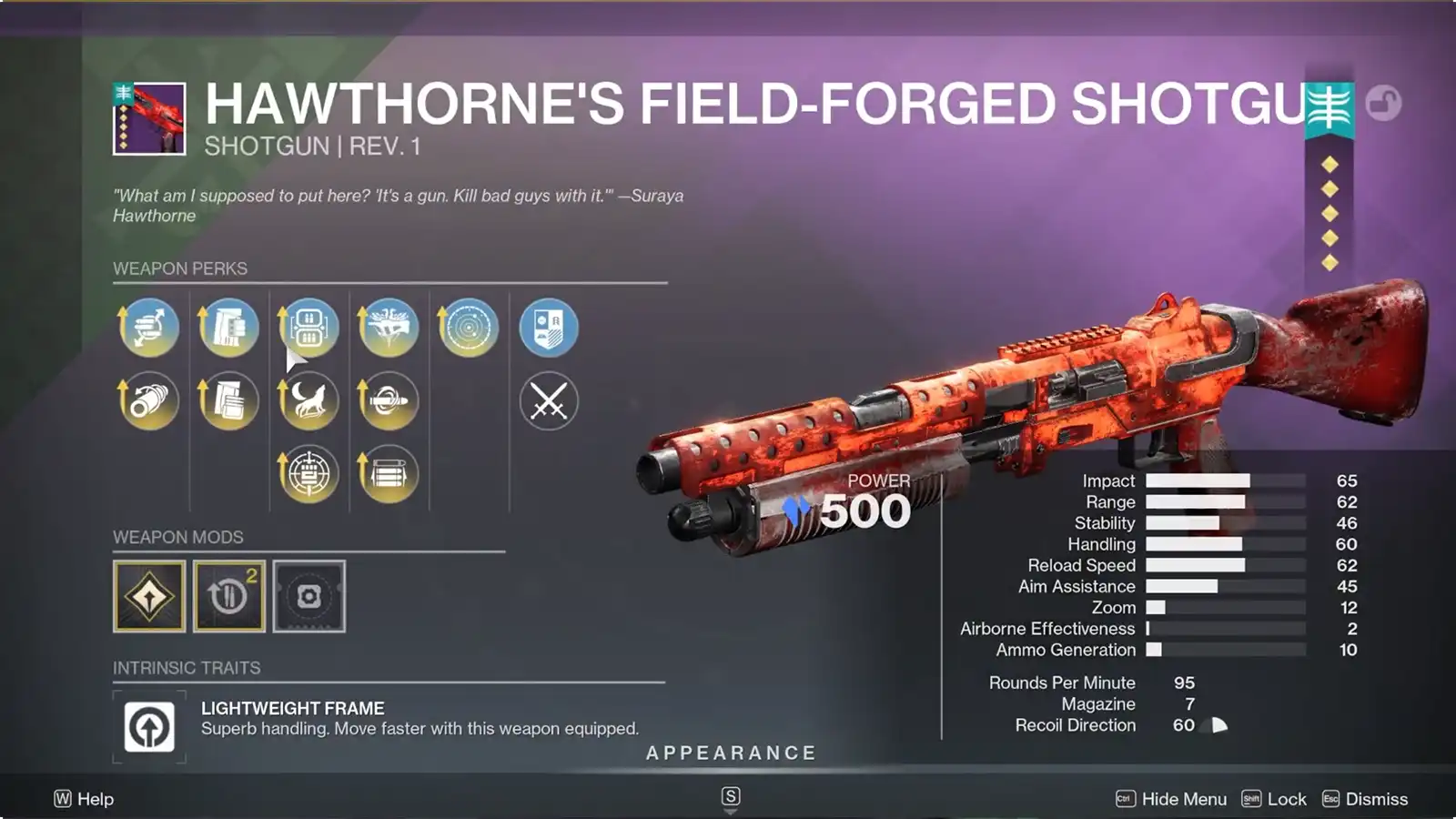Click Hide Menu in the bottom bar
1456x819 pixels.
coord(1185,798)
